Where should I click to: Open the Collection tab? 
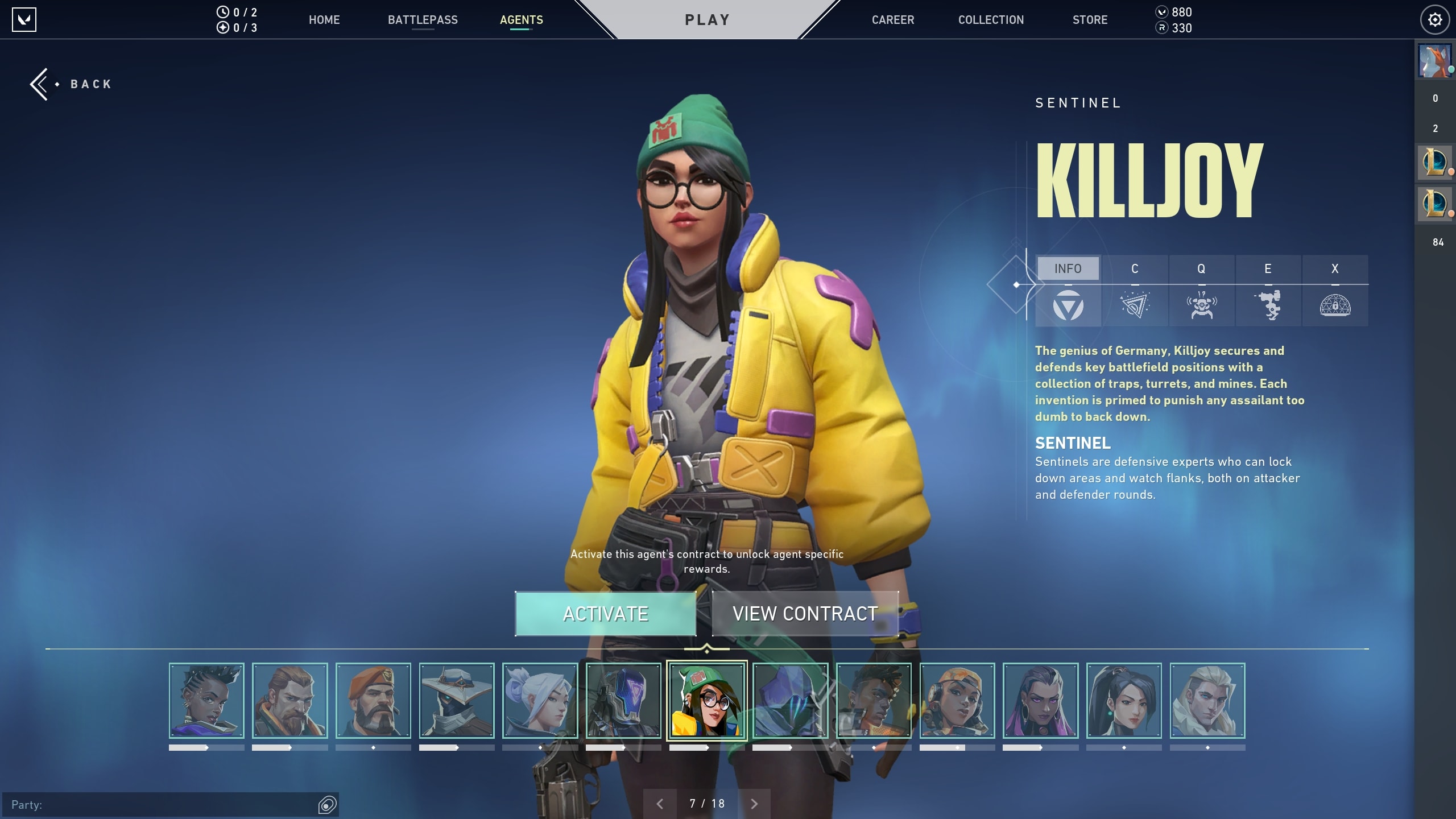991,20
